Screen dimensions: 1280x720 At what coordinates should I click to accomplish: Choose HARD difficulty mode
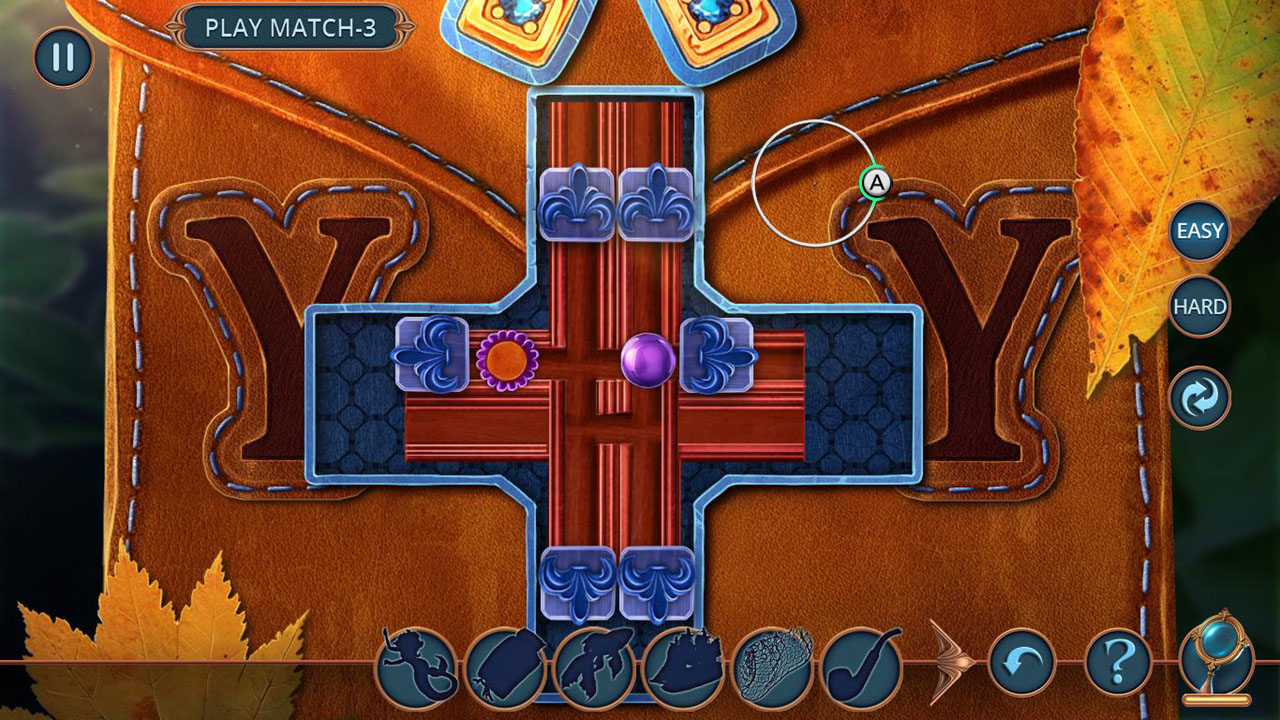1199,305
